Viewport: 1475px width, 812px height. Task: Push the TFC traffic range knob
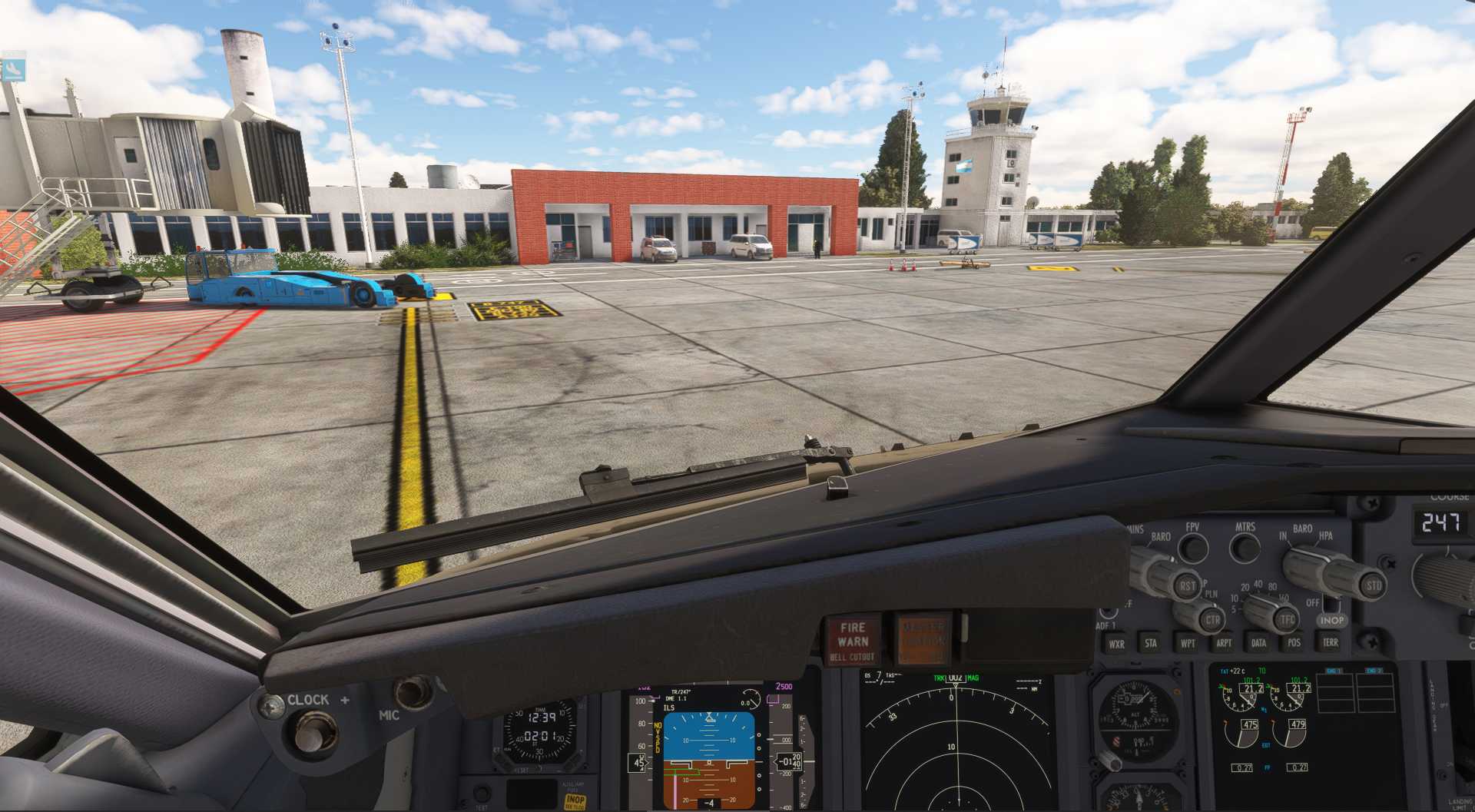click(x=1287, y=619)
